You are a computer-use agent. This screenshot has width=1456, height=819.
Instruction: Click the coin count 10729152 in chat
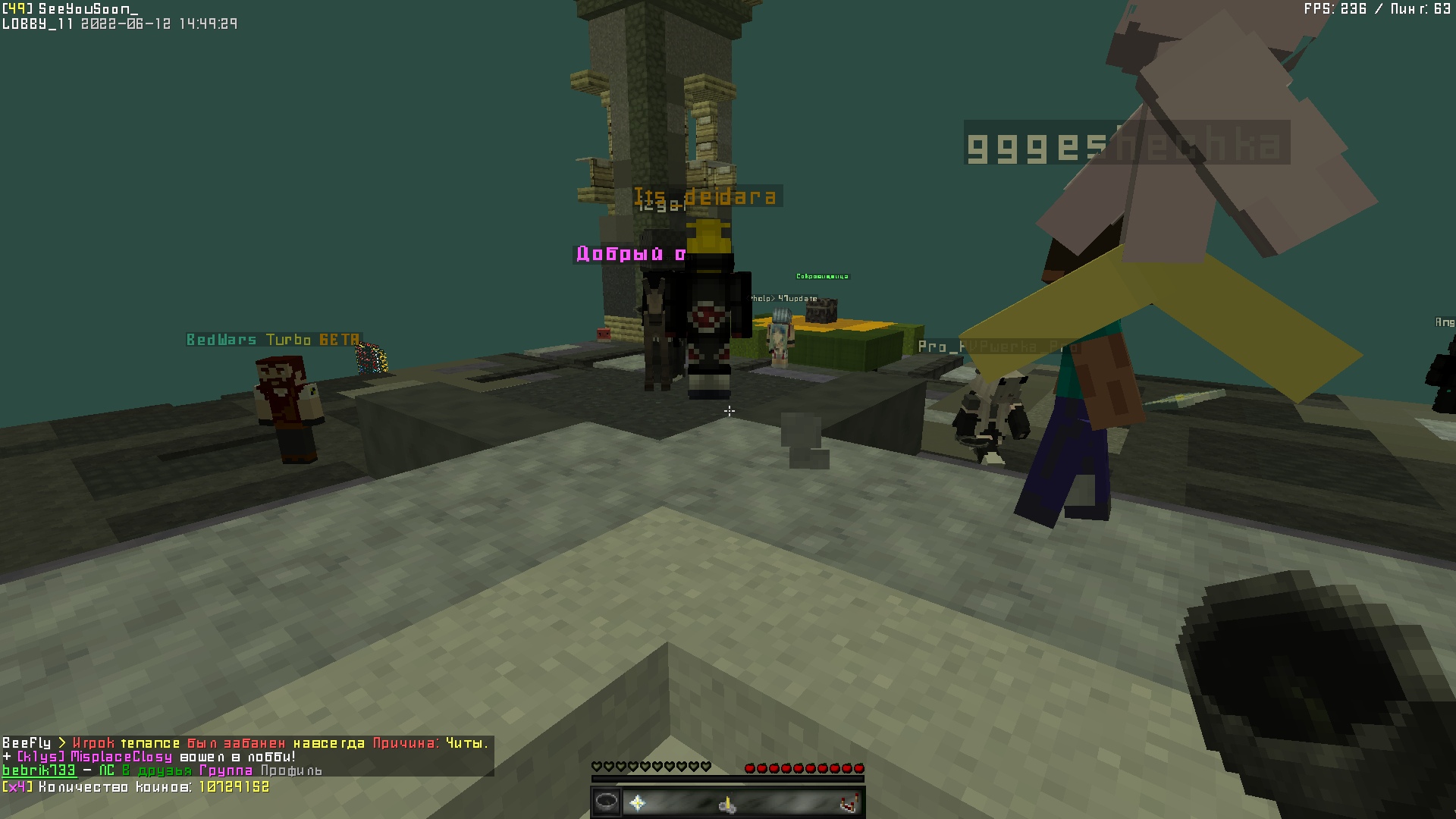(x=235, y=787)
